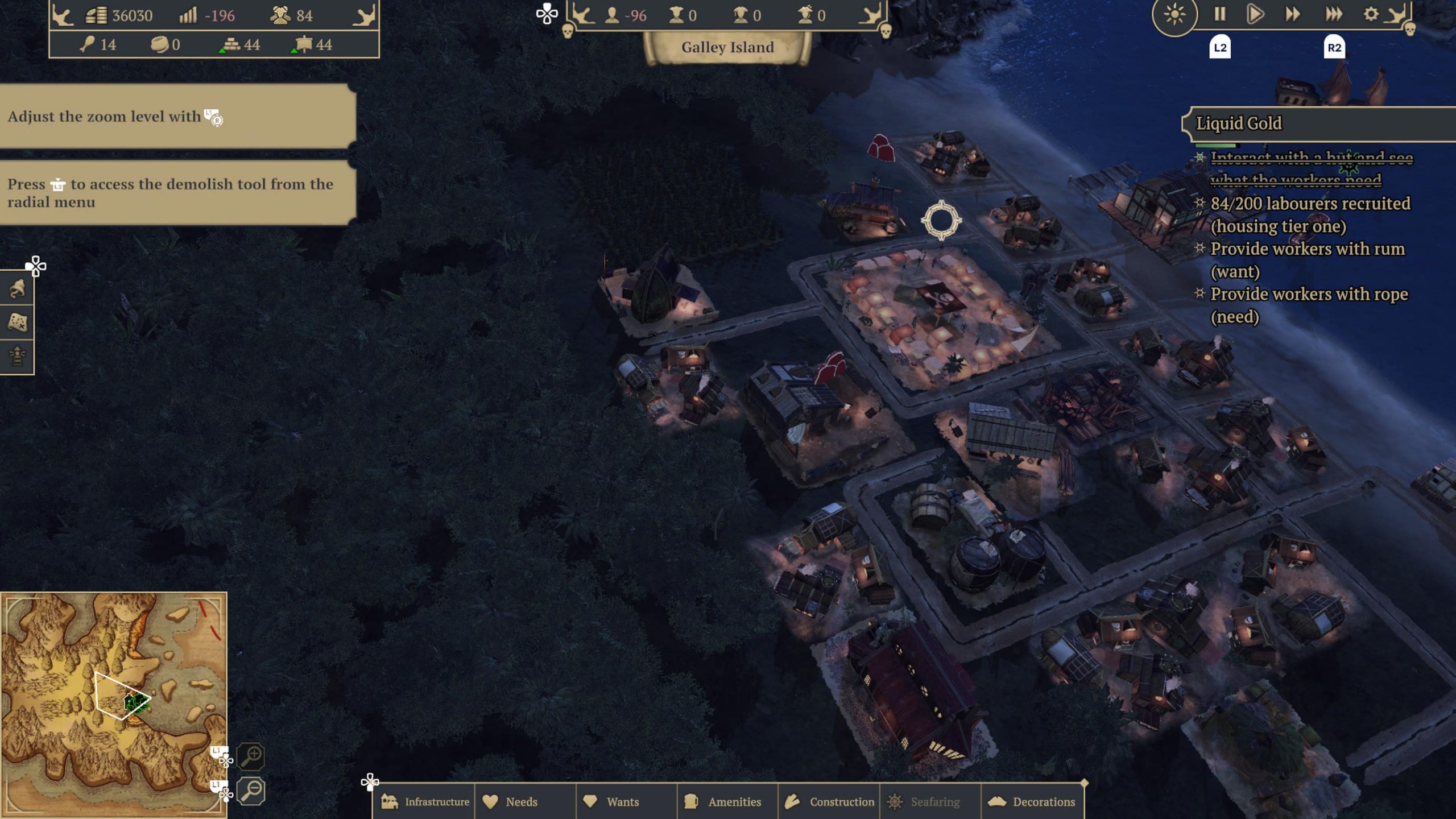
Task: Open the Decorations category
Action: pos(1032,801)
